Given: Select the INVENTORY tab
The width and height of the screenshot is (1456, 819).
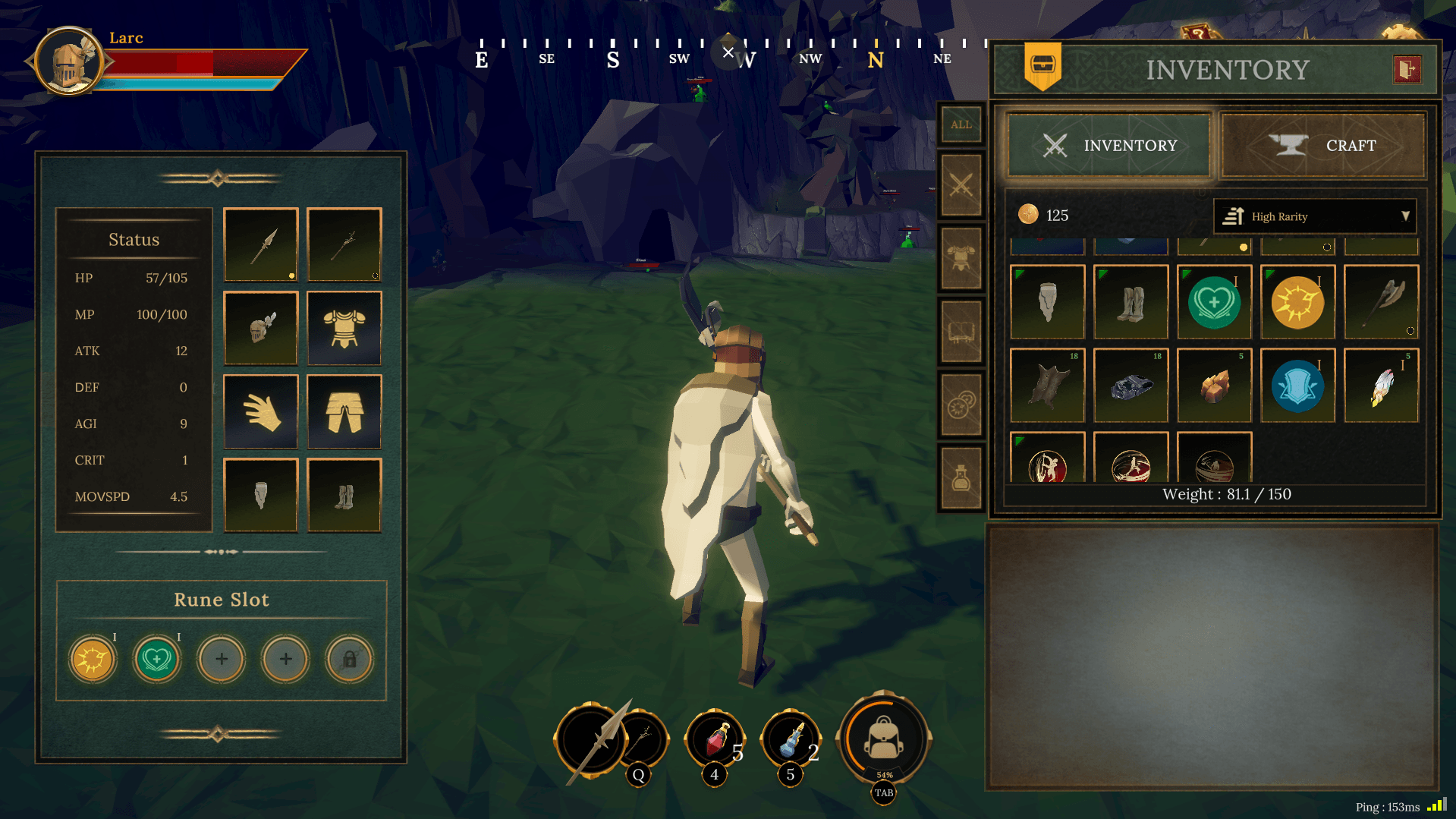Looking at the screenshot, I should pos(1109,146).
